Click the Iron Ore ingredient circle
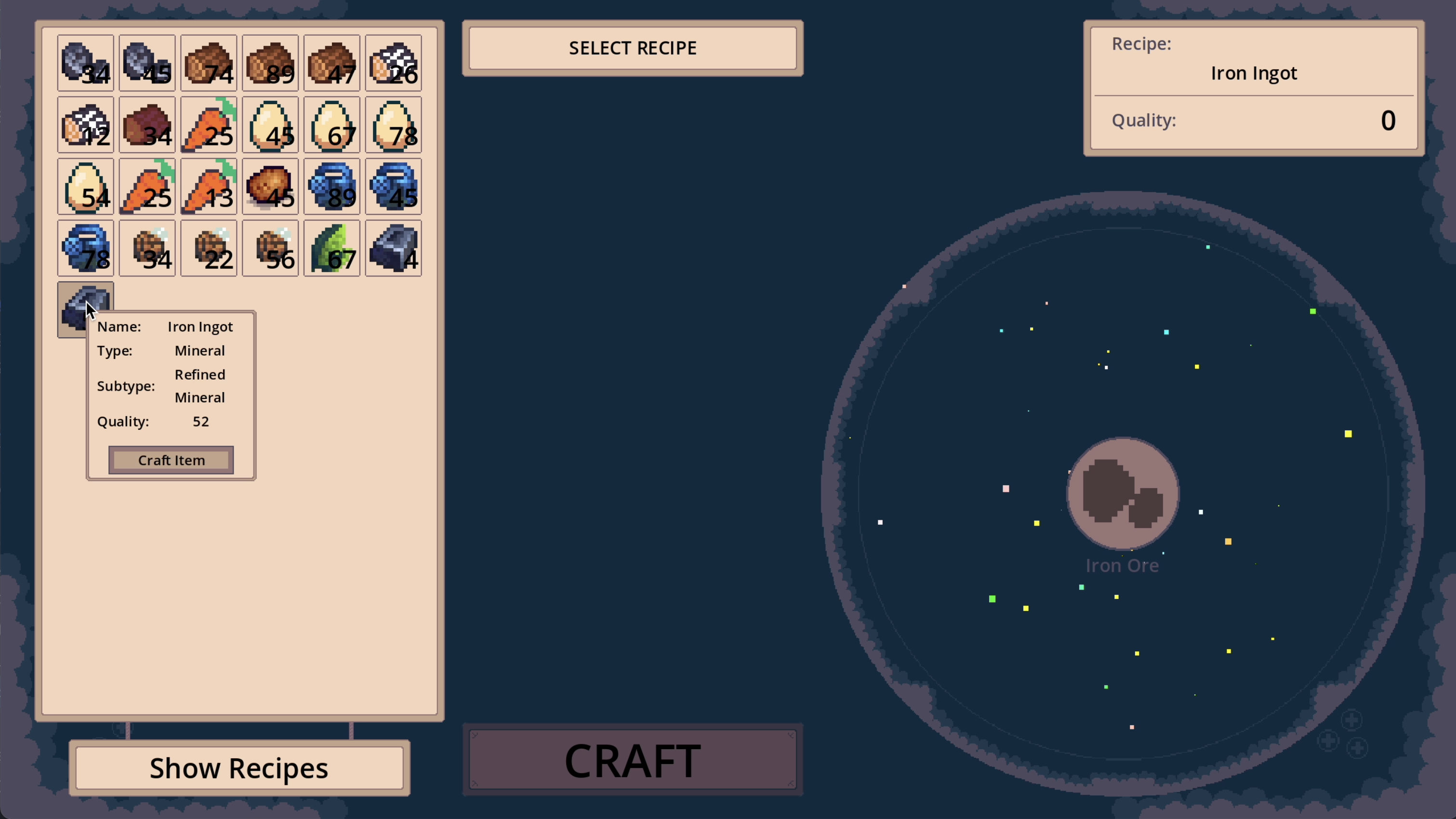 [1123, 493]
